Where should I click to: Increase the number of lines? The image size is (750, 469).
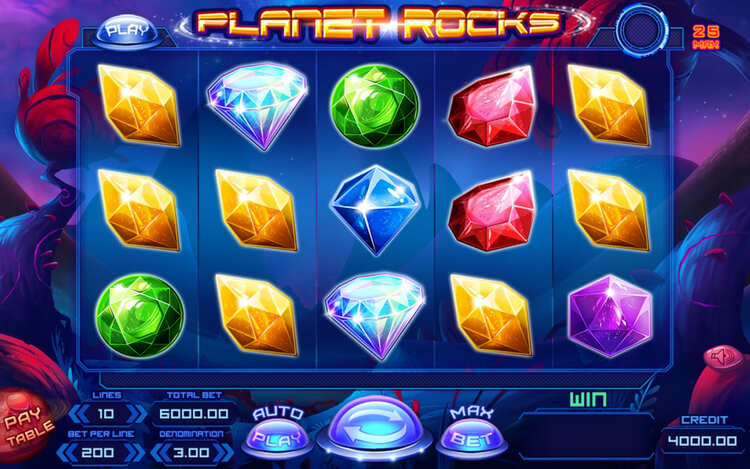[135, 413]
